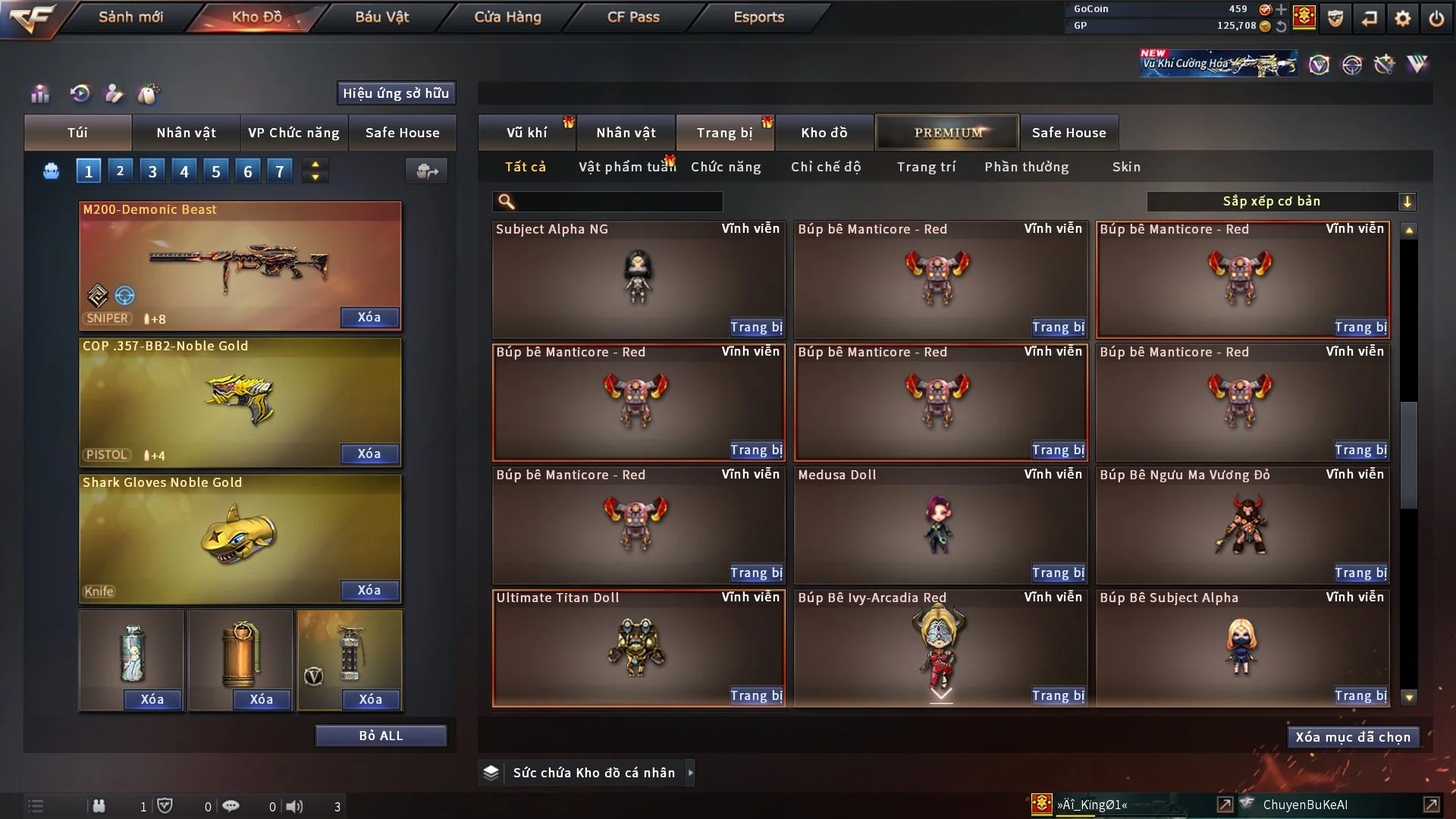Click Xóa mục đã chọn button
1456x819 pixels.
(1353, 737)
